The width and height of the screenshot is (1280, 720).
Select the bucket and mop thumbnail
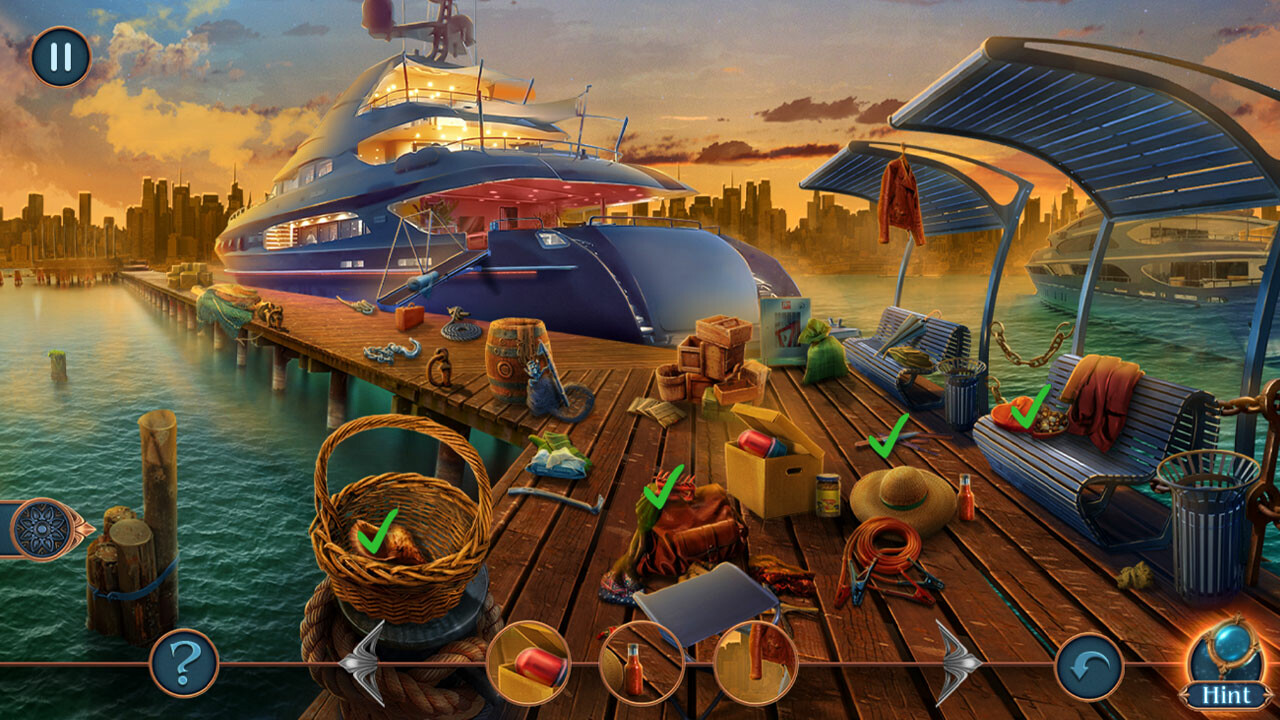tap(759, 660)
